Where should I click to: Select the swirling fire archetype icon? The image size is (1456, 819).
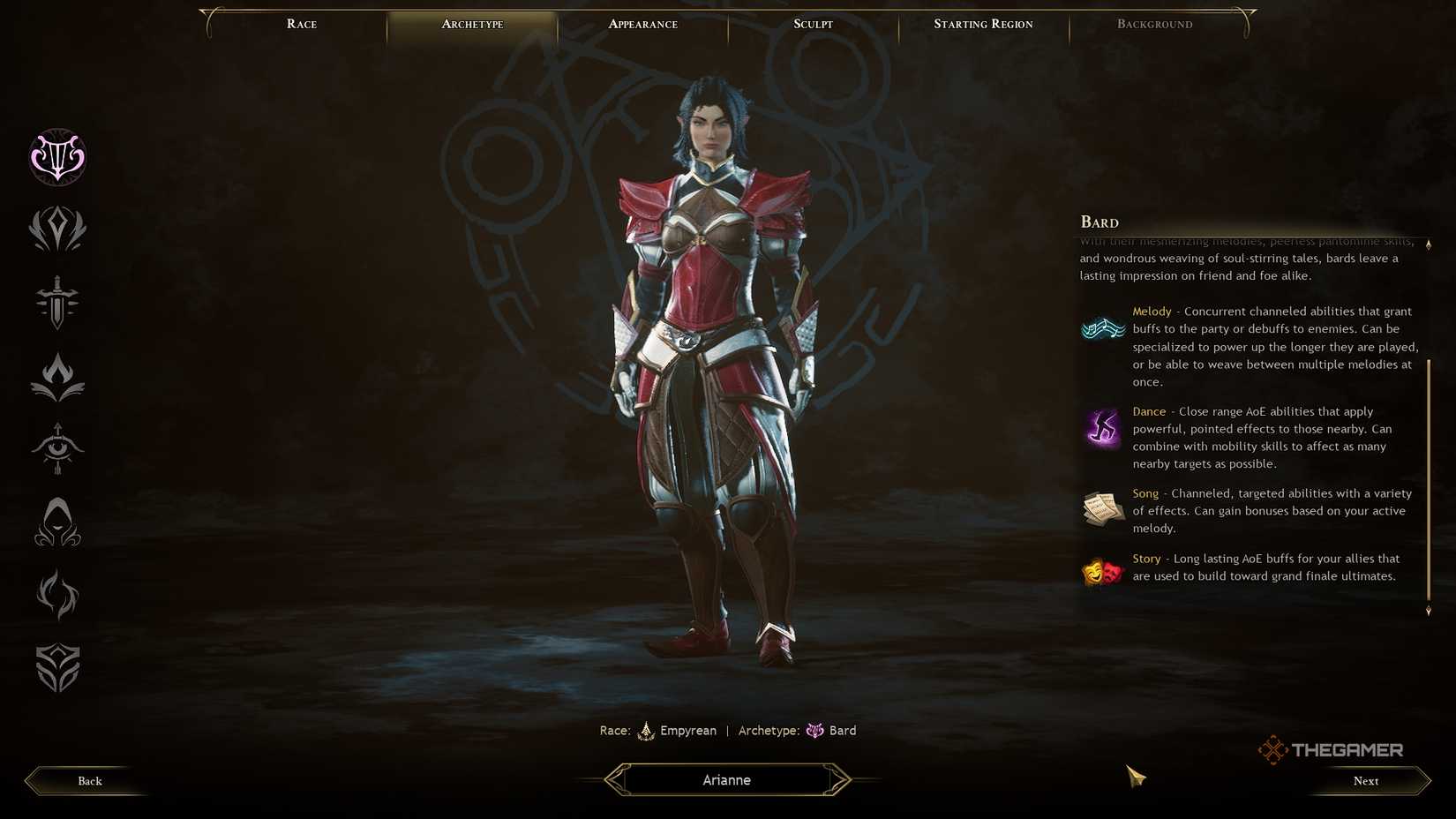point(56,596)
